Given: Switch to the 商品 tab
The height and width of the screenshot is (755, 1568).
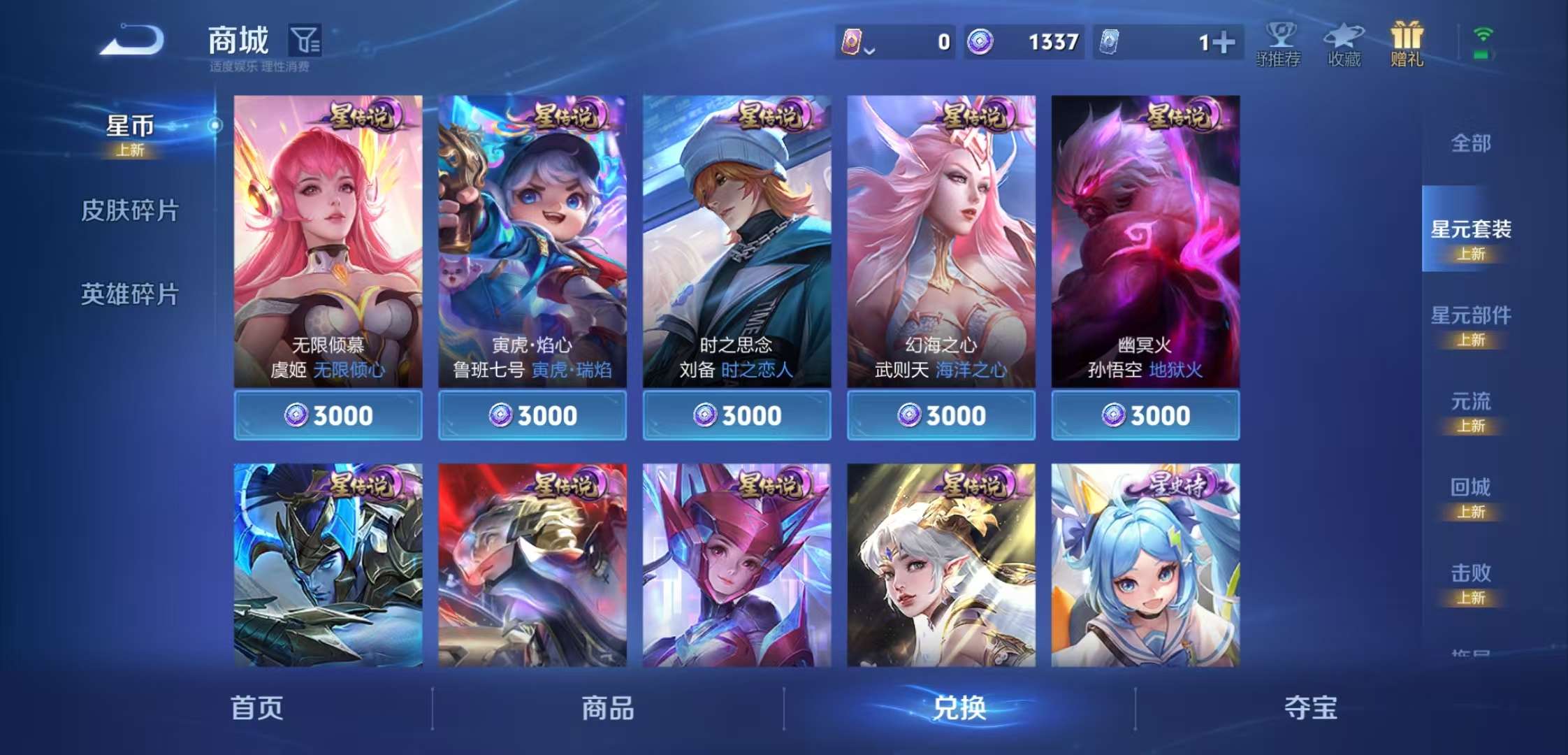Looking at the screenshot, I should coord(609,707).
